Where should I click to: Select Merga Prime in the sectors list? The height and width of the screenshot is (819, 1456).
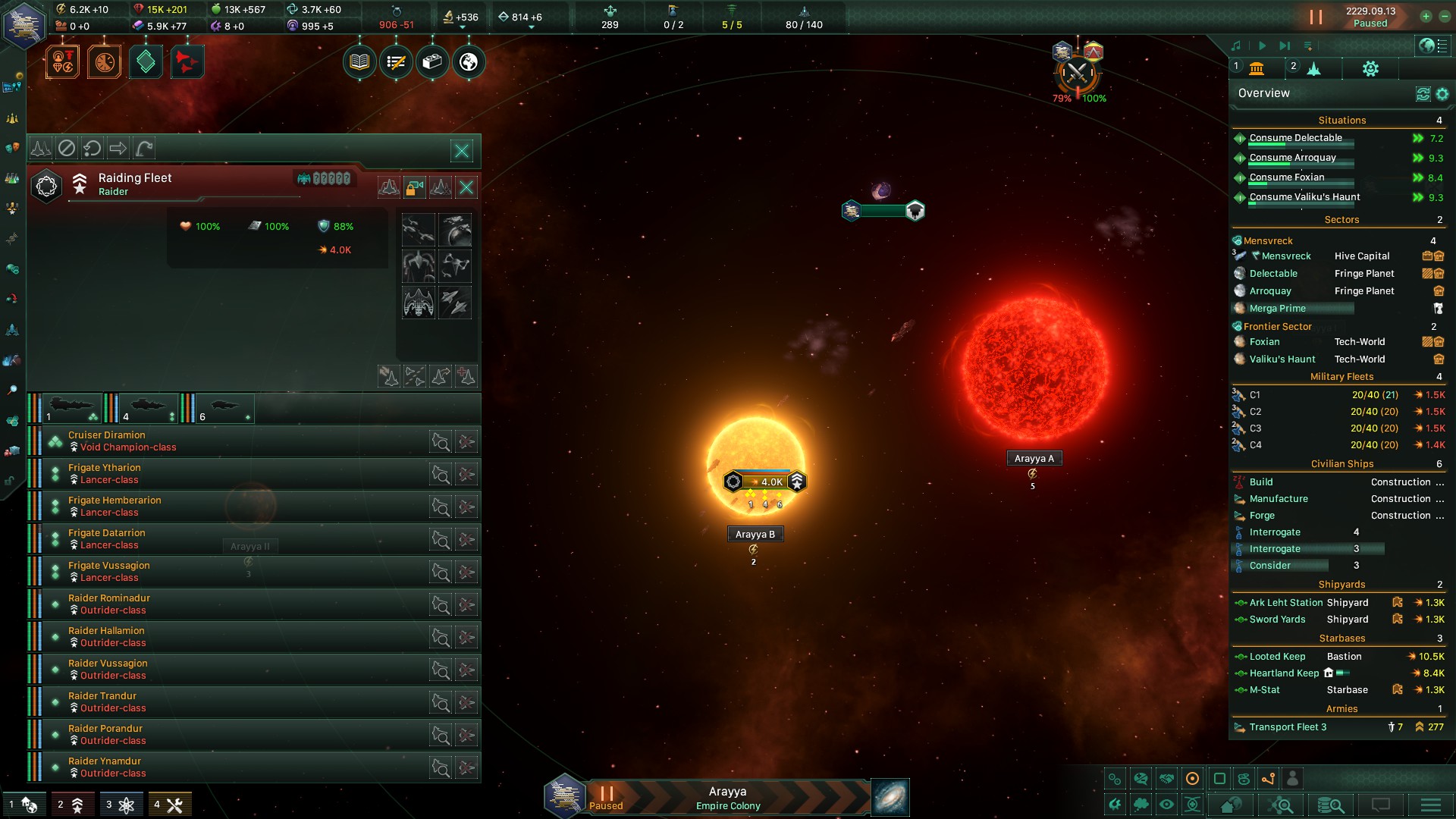(1277, 309)
